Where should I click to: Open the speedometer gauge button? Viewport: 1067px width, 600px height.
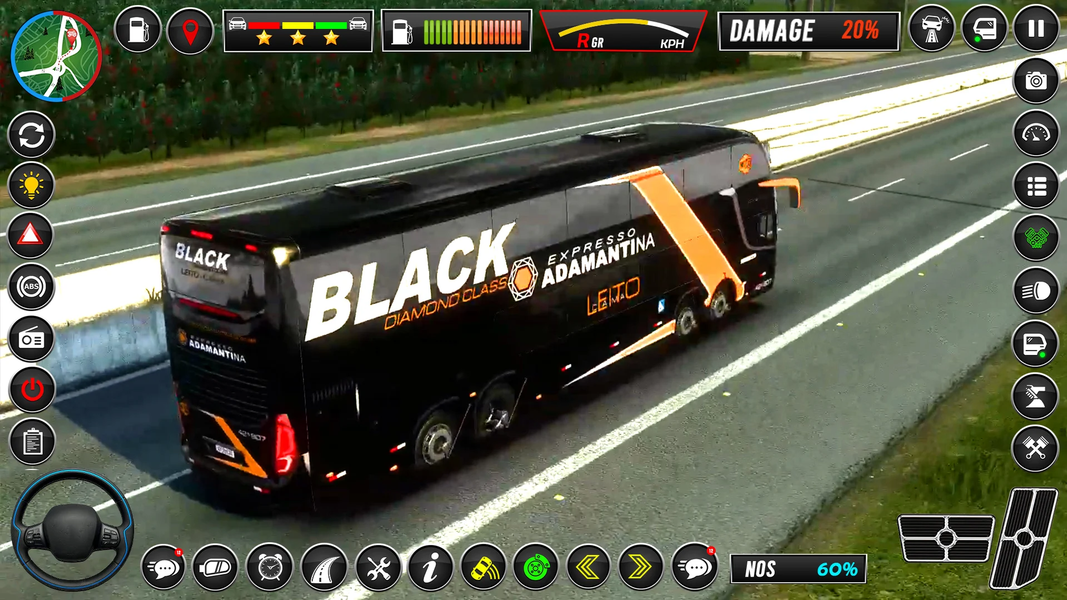tap(1036, 133)
